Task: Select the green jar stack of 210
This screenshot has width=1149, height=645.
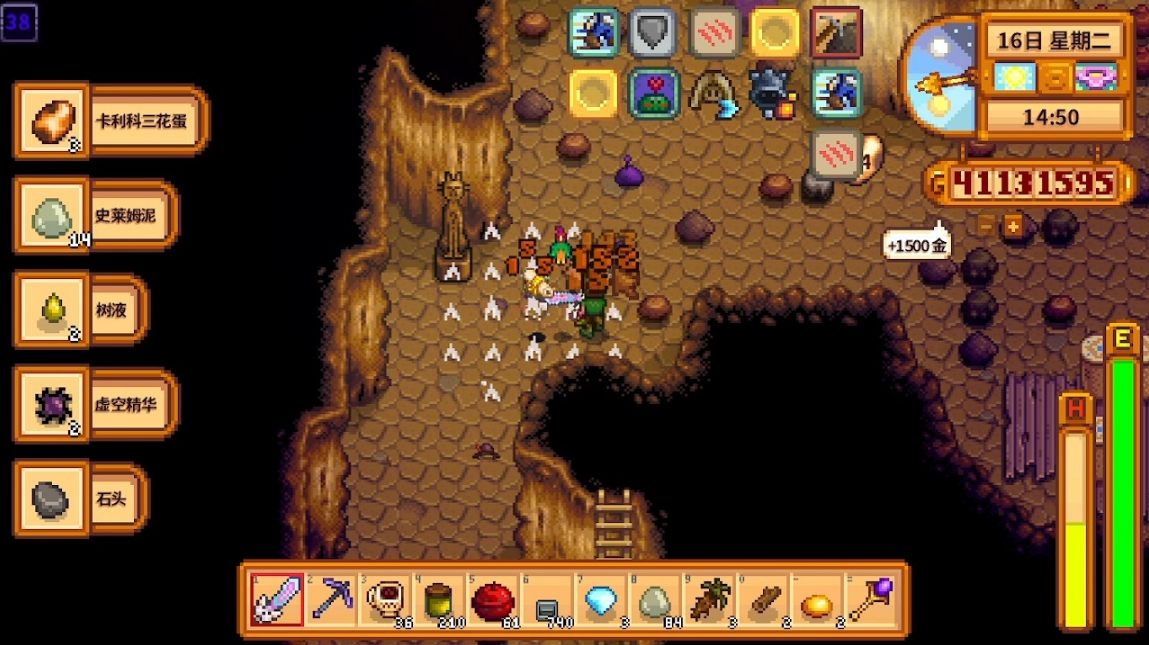Action: pyautogui.click(x=439, y=600)
